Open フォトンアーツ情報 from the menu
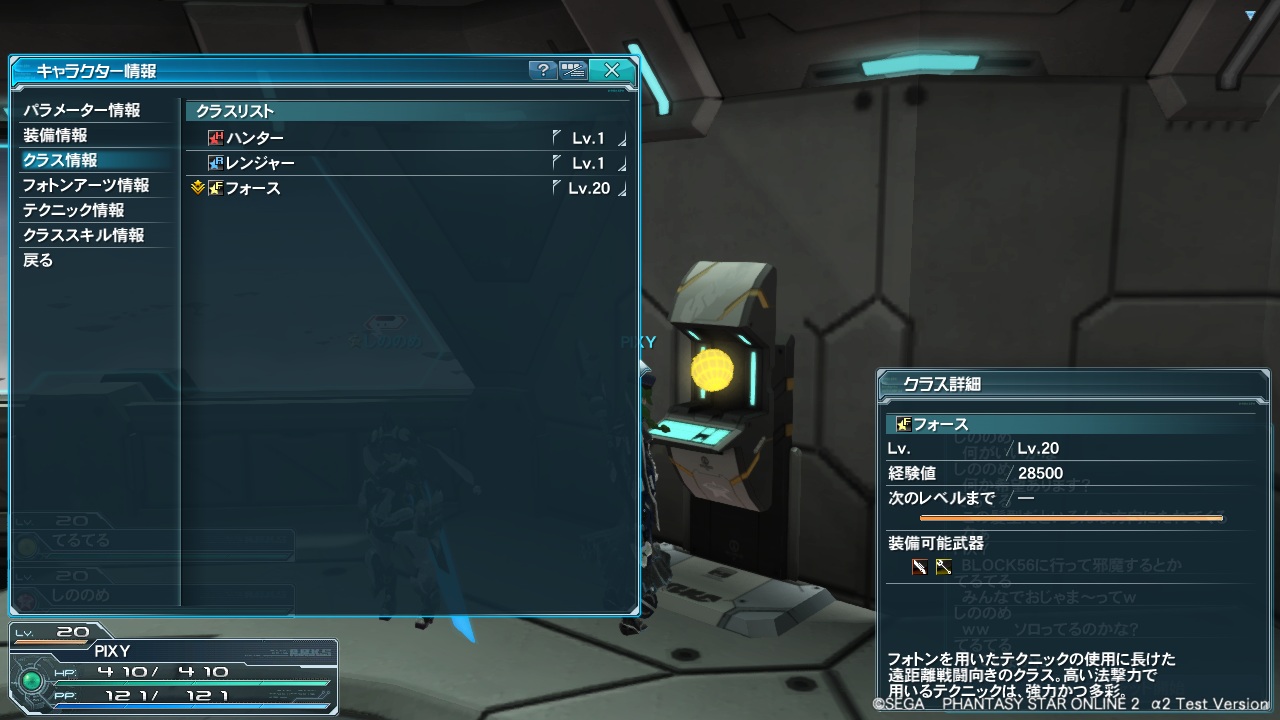The height and width of the screenshot is (720, 1280). pos(86,185)
